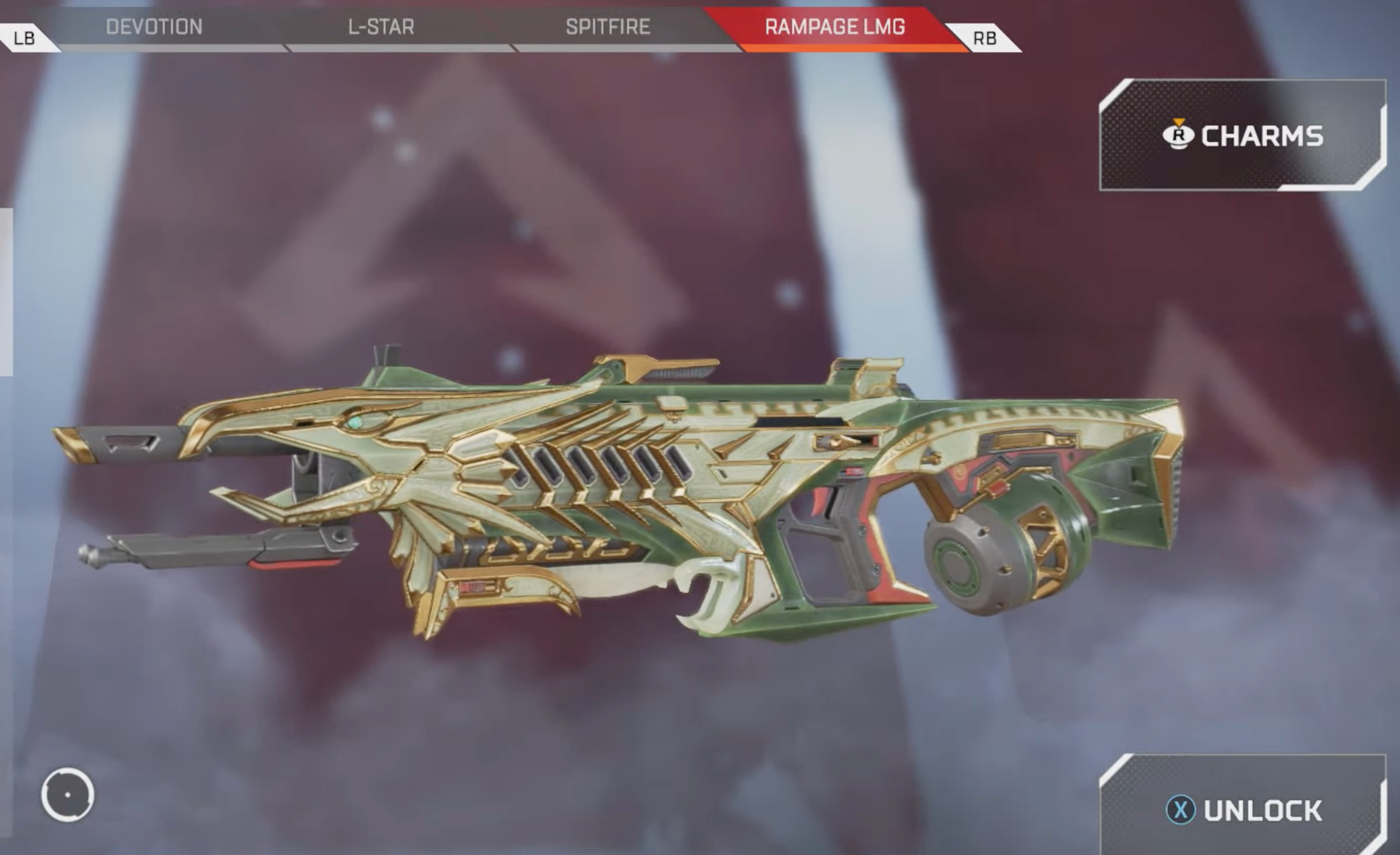Viewport: 1400px width, 855px height.
Task: Select the L-STAR tab
Action: (381, 27)
